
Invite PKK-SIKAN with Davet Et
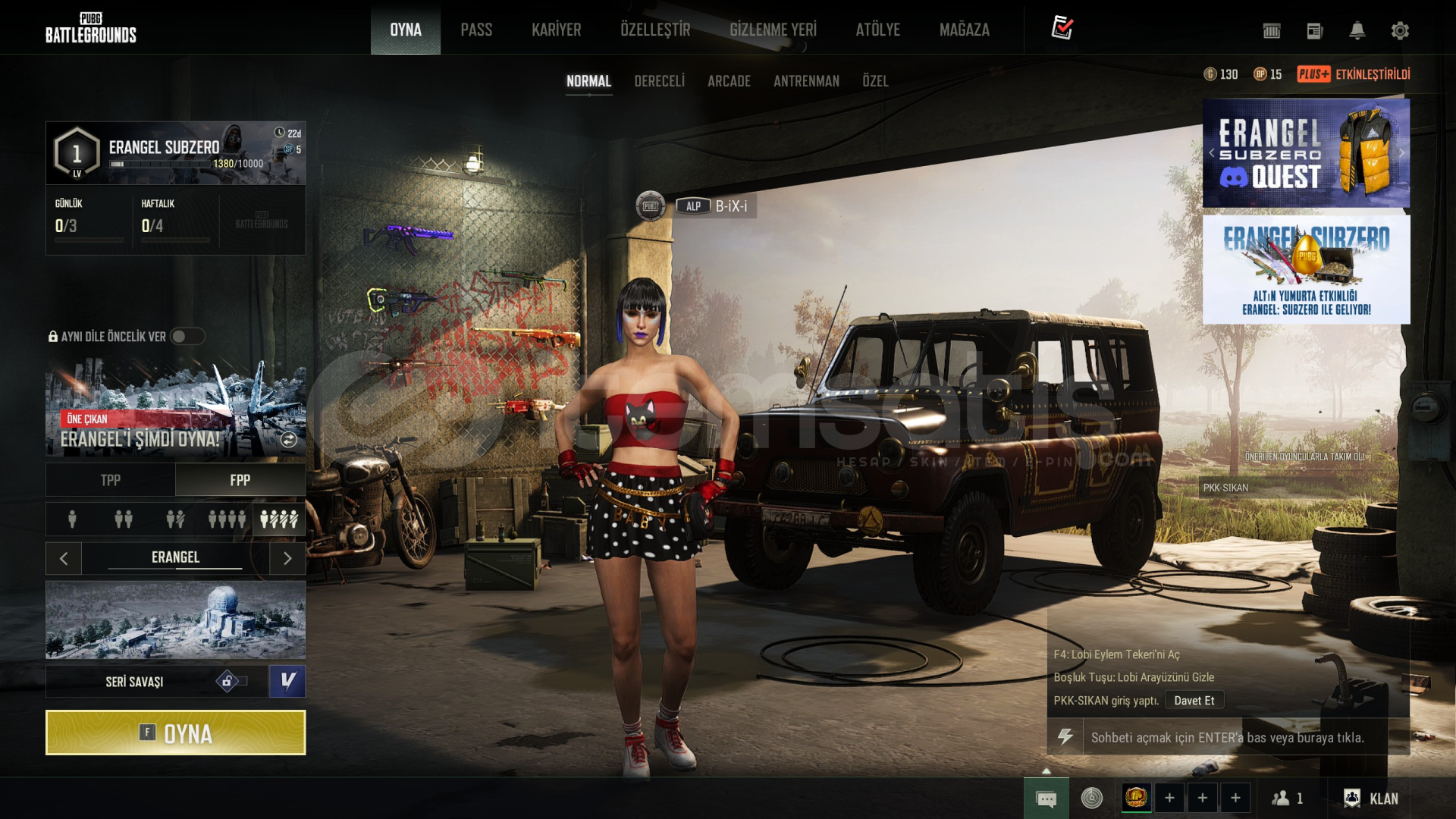(1194, 701)
